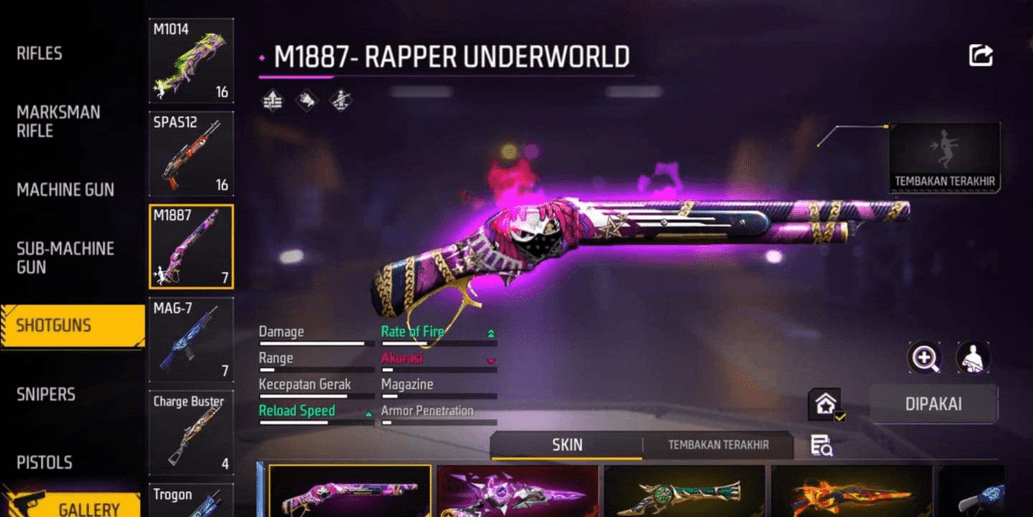Open the Snipers category
1033x517 pixels.
pos(46,394)
